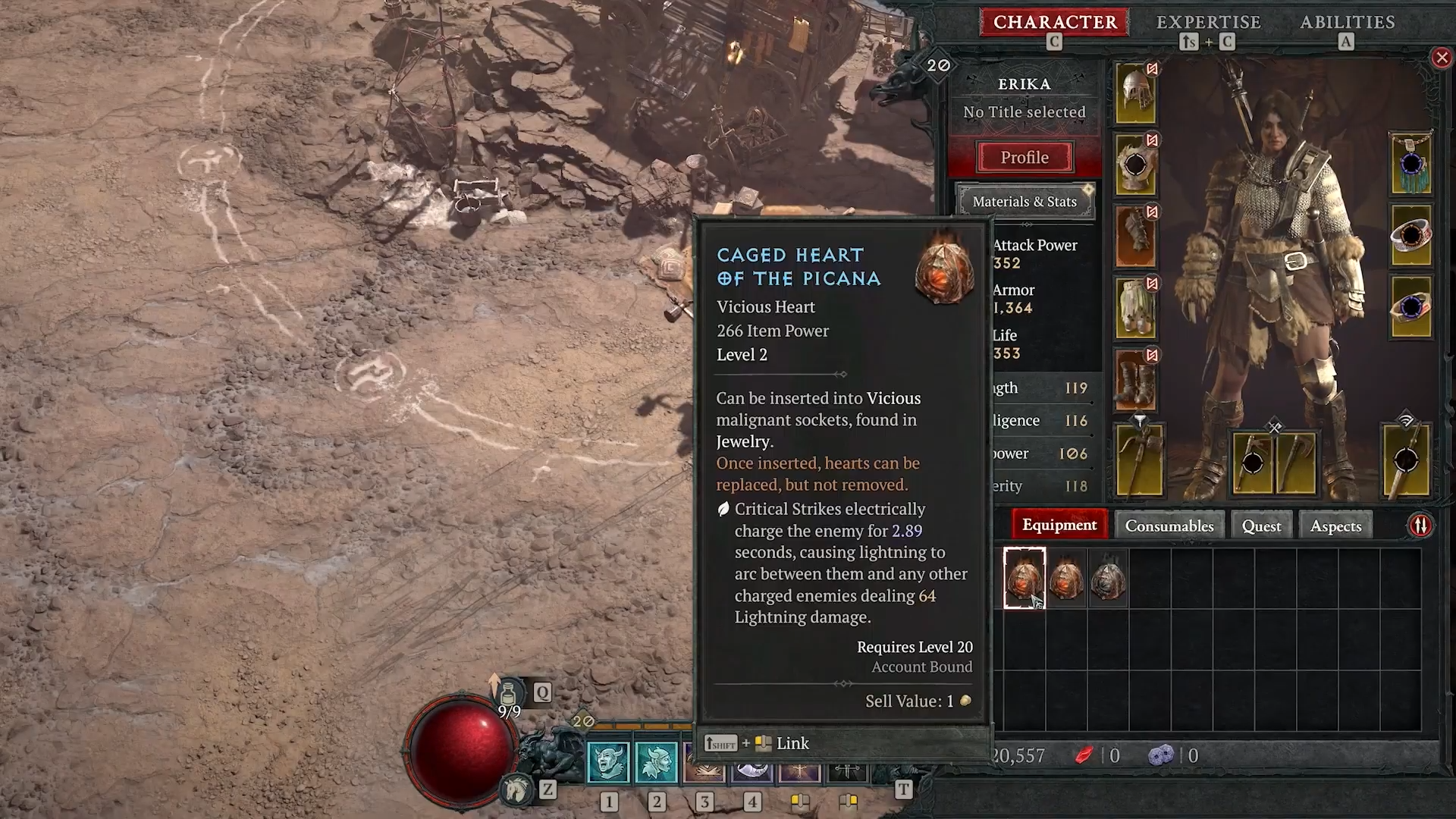
Task: Show the Equipment inventory tab
Action: point(1059,525)
